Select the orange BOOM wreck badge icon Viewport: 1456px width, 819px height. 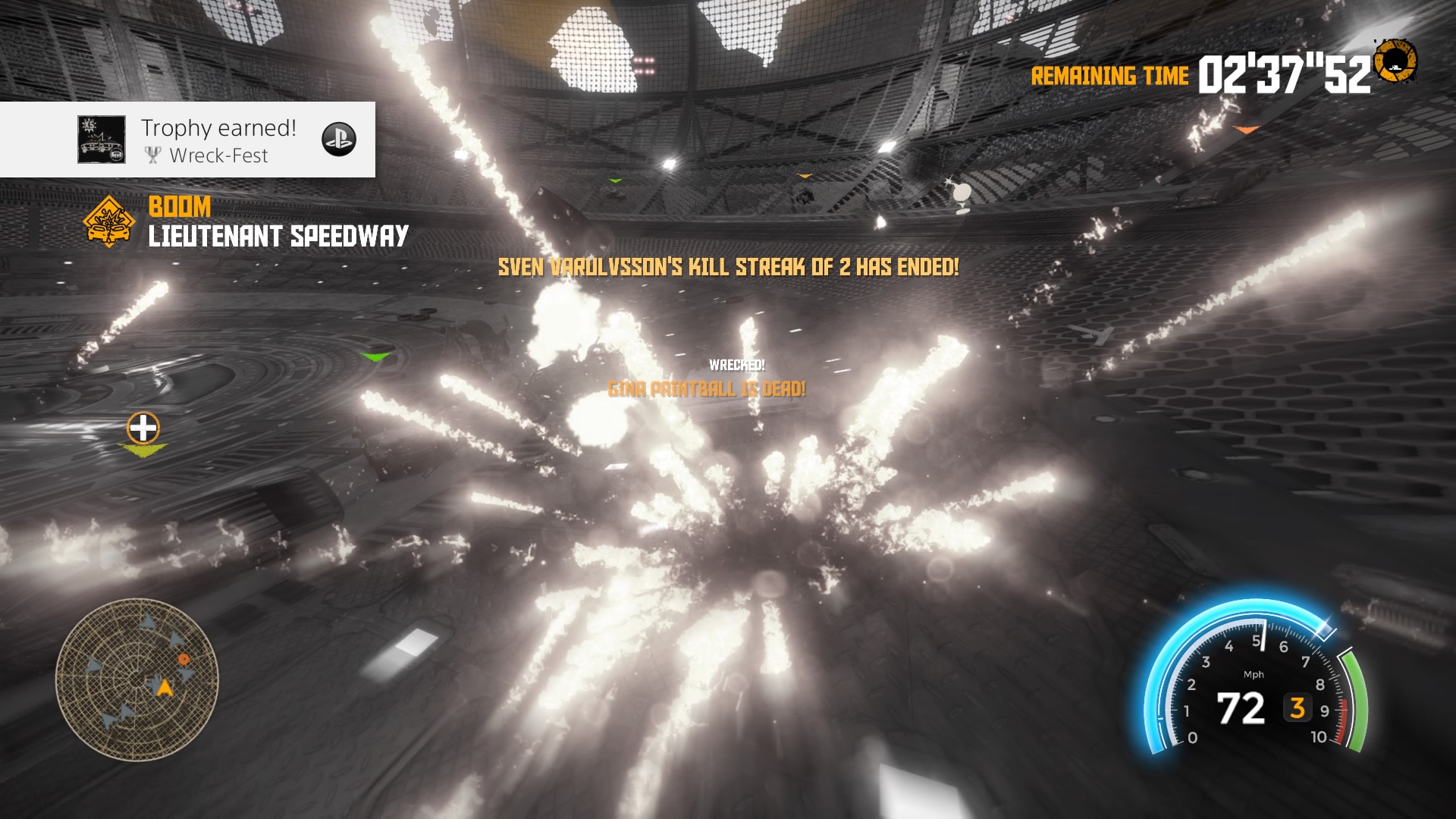pos(109,221)
